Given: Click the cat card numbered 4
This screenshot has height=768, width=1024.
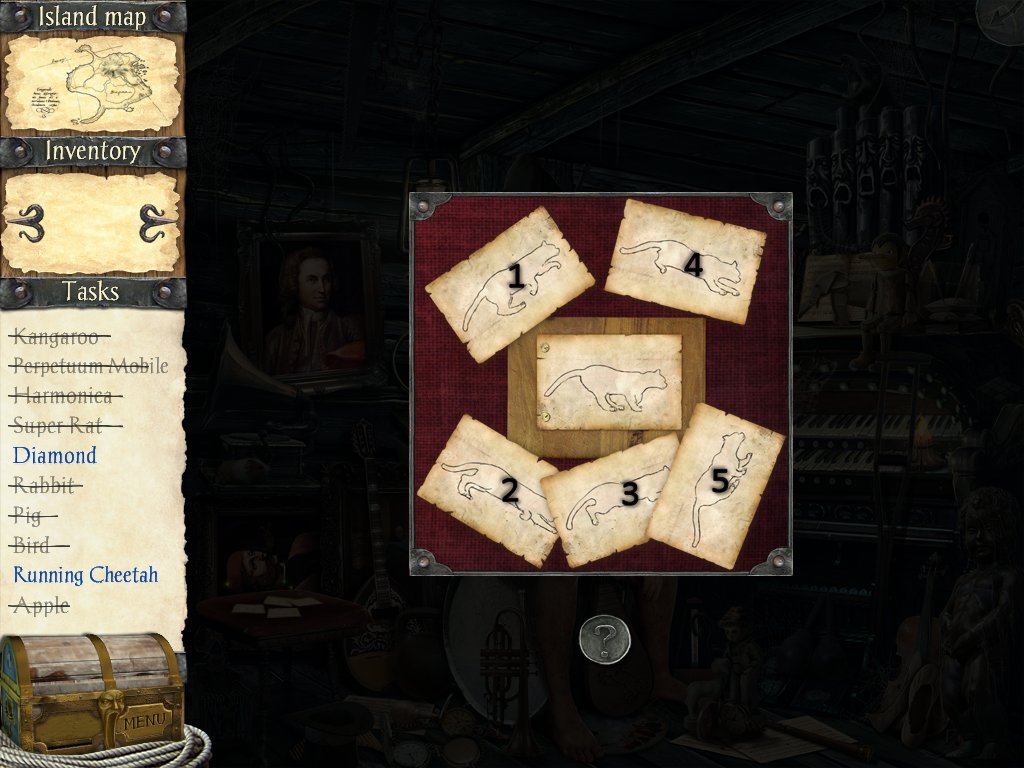Looking at the screenshot, I should [x=686, y=261].
